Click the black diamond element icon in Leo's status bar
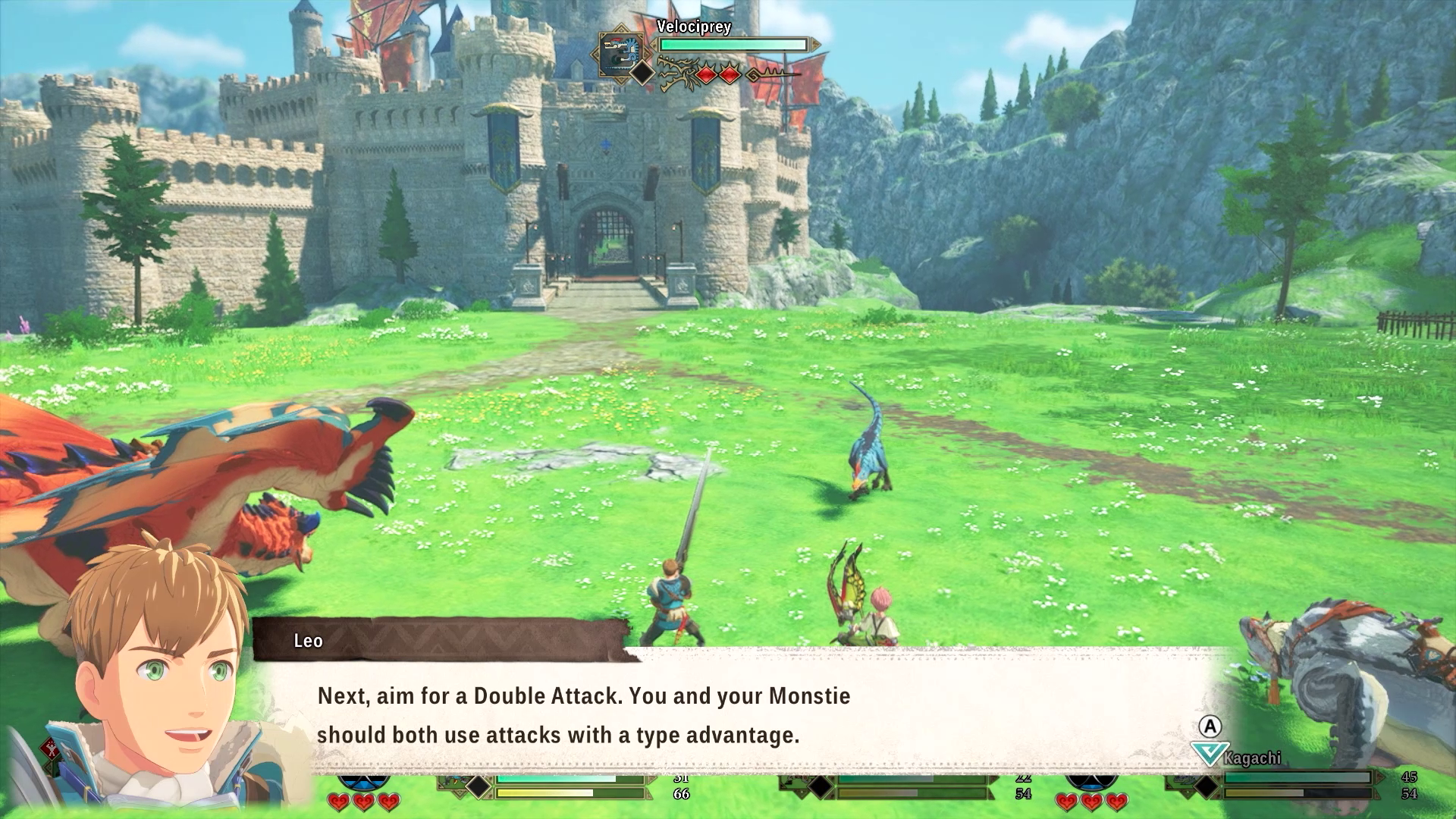Screen dimensions: 1456x819 [x=479, y=787]
